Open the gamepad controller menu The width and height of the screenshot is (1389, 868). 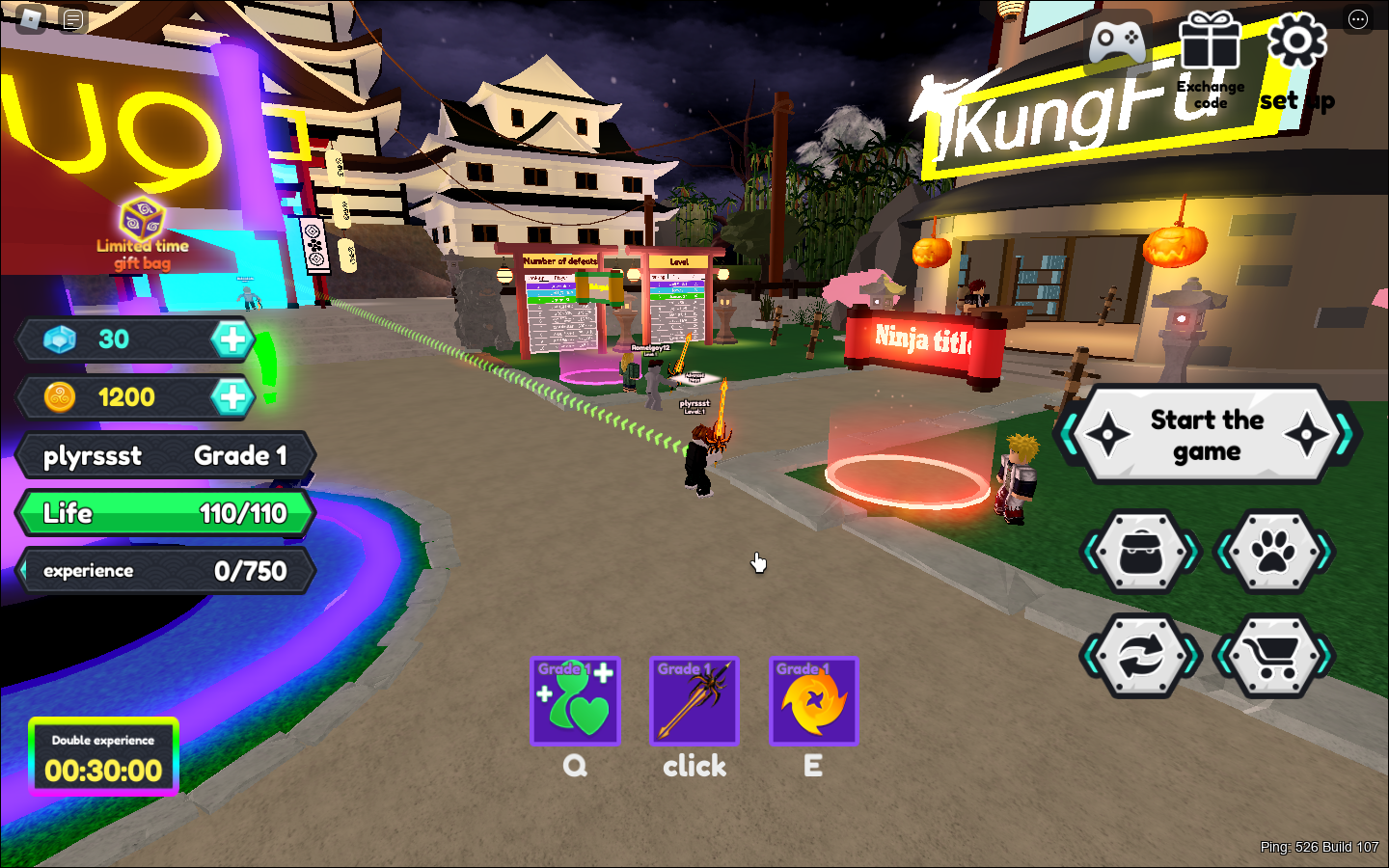coord(1117,43)
